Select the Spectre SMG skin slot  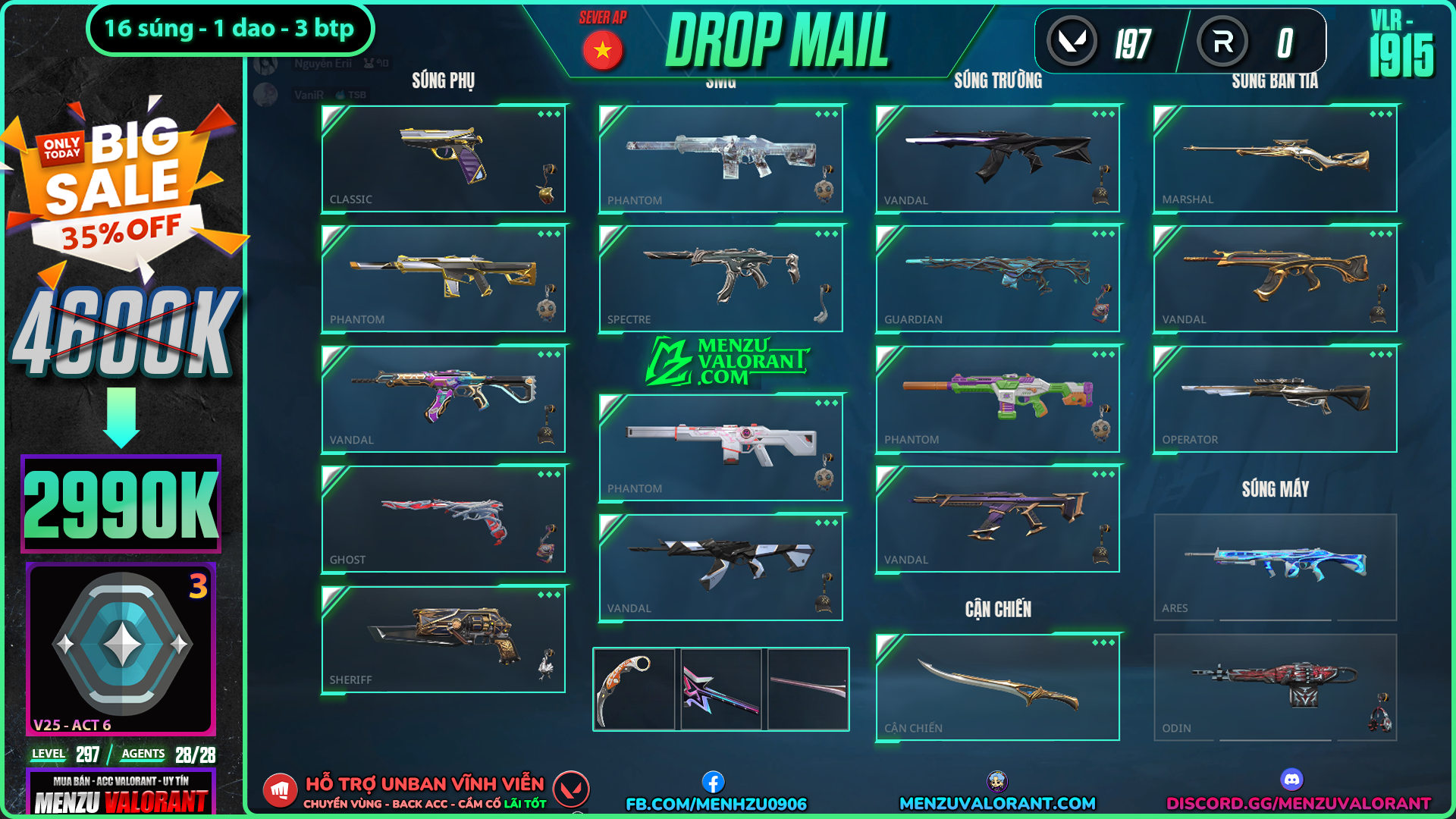(720, 278)
